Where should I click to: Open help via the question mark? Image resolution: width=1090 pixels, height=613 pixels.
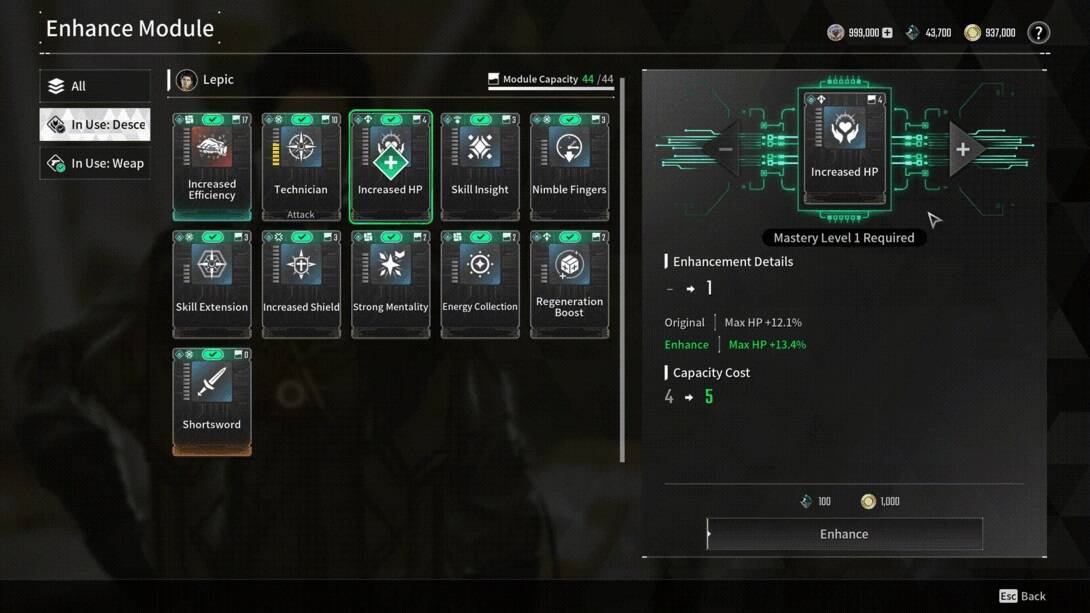tap(1039, 33)
